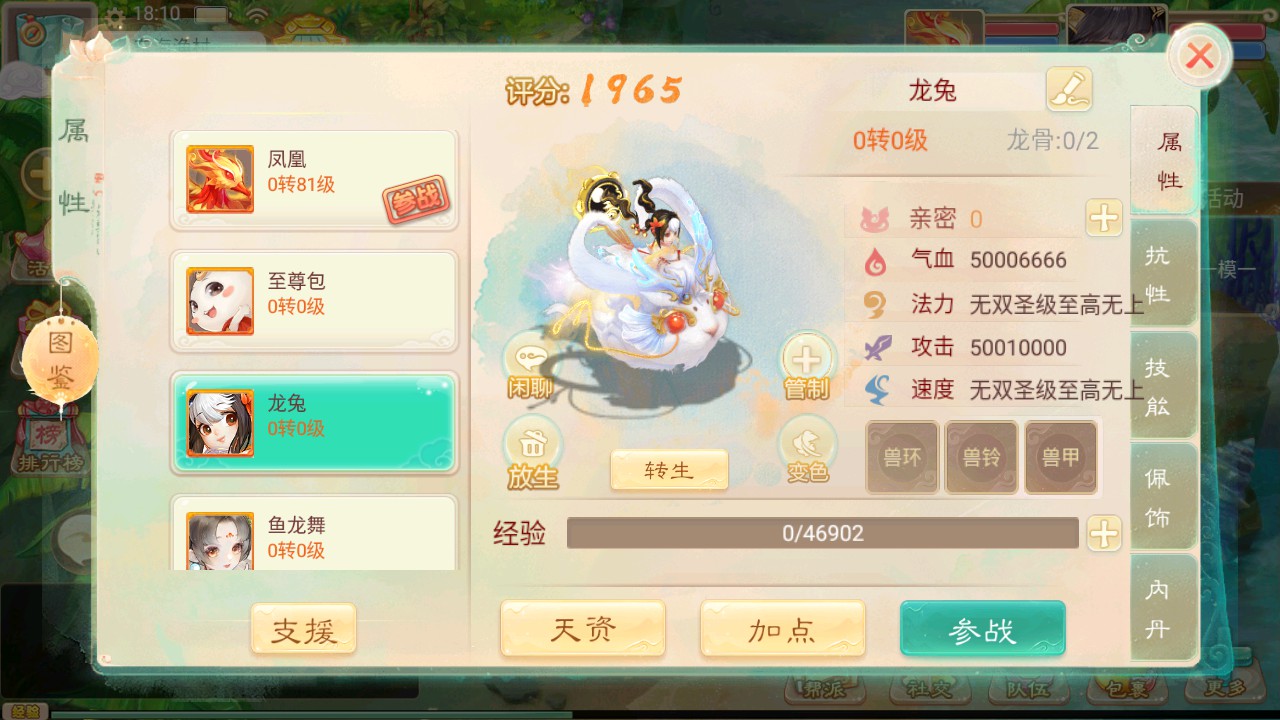The height and width of the screenshot is (720, 1280).
Task: Click the plus next to 亲密 intimacy
Action: pyautogui.click(x=1102, y=217)
